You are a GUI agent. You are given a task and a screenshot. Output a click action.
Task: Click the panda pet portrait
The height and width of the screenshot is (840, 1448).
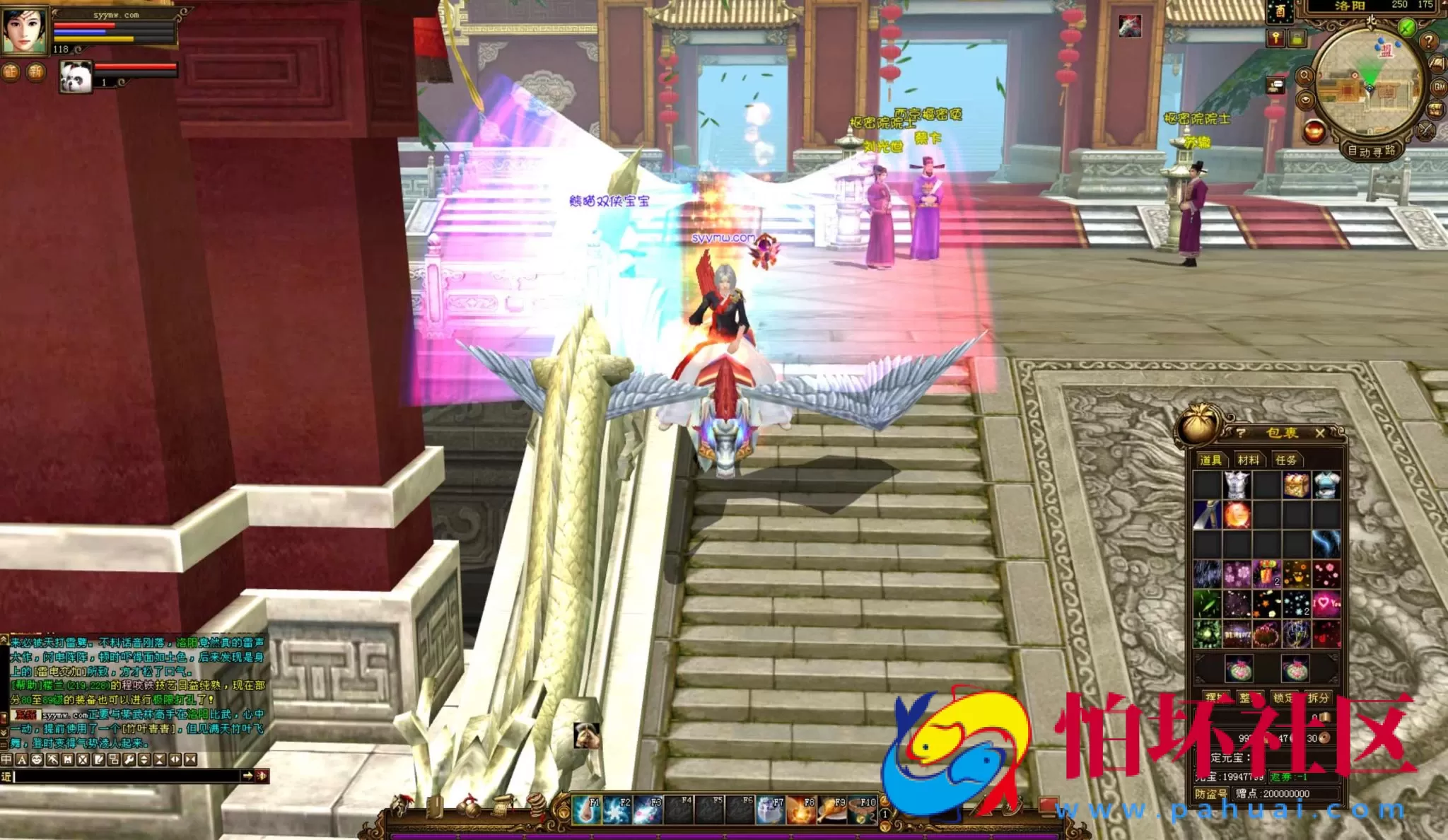(76, 78)
